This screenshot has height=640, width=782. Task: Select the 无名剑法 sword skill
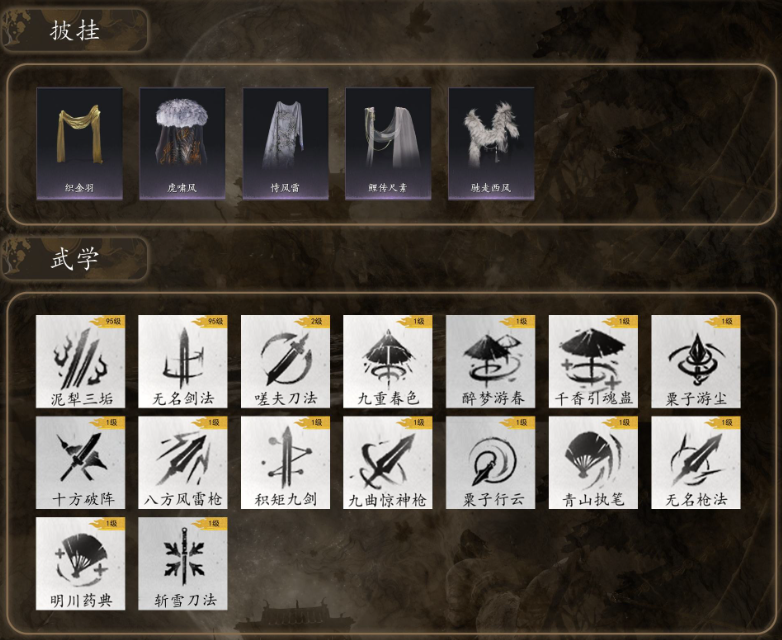(183, 362)
